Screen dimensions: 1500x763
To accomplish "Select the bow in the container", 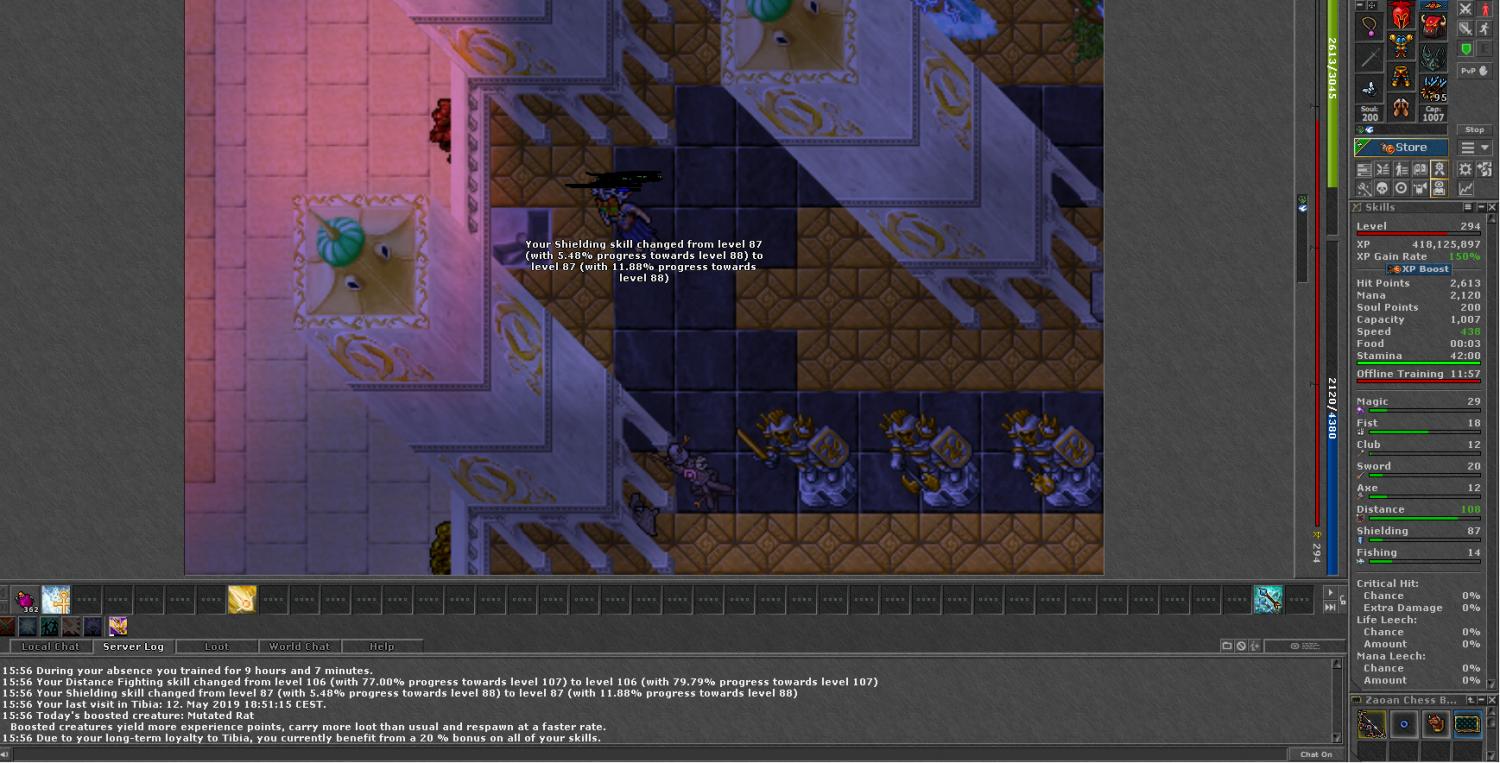I will click(x=1371, y=724).
